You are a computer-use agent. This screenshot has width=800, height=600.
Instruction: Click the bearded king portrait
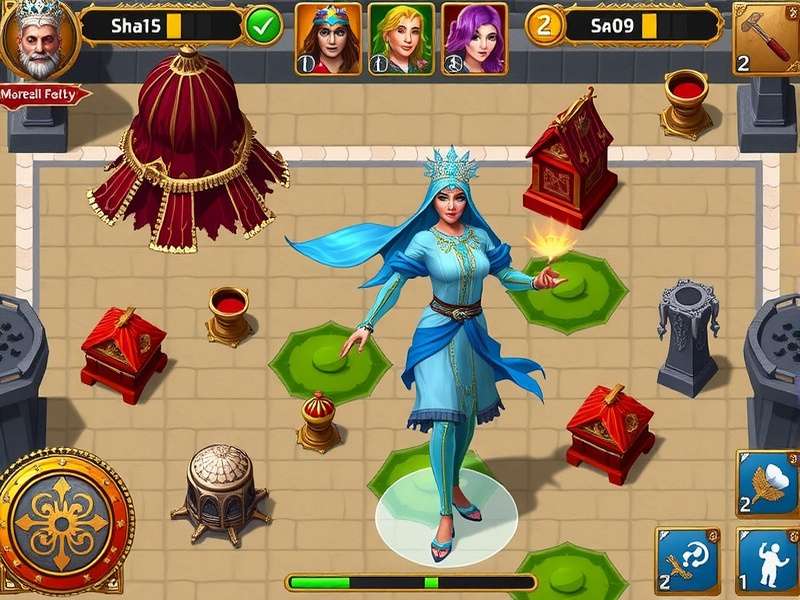[x=37, y=40]
